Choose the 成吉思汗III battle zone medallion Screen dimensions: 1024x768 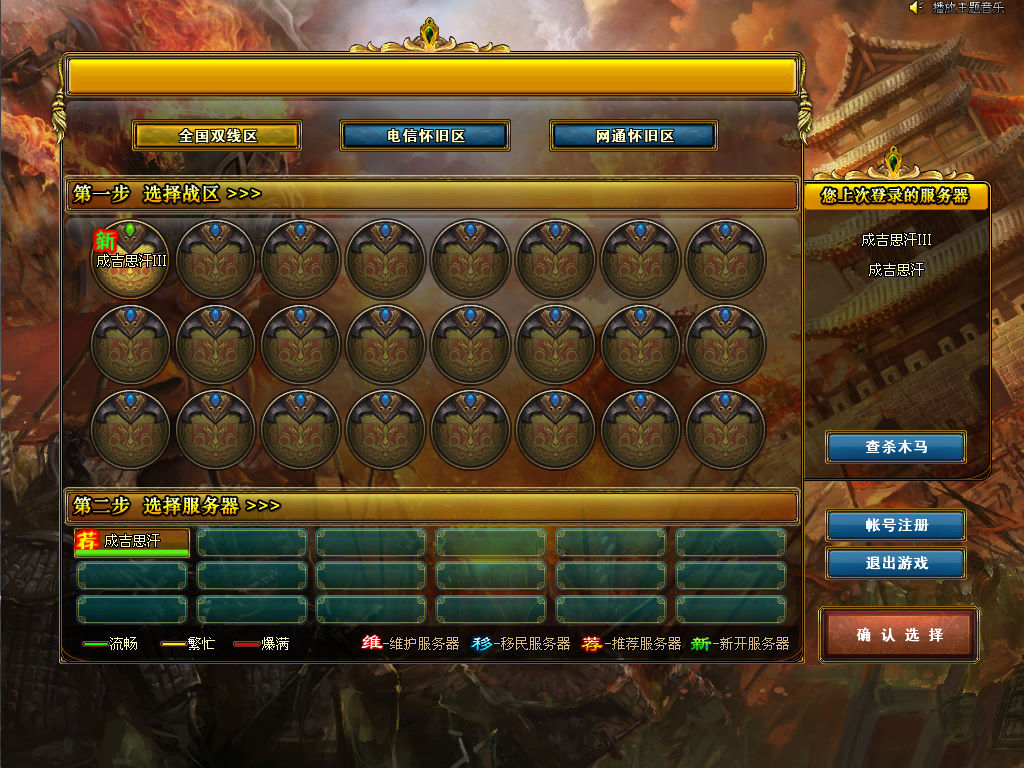click(131, 260)
